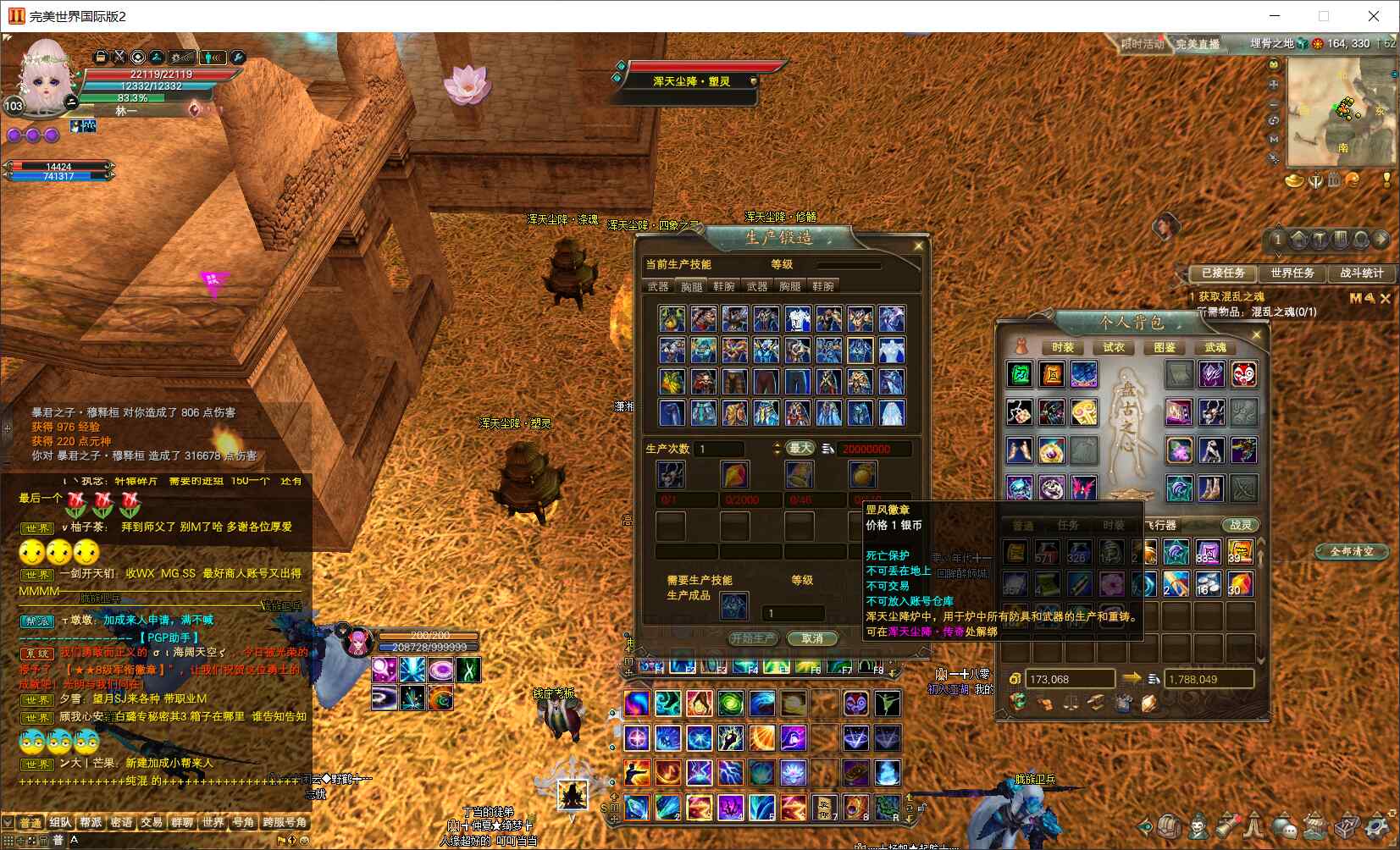Close the 个人背包 inventory window
The image size is (1400, 850).
click(1256, 335)
